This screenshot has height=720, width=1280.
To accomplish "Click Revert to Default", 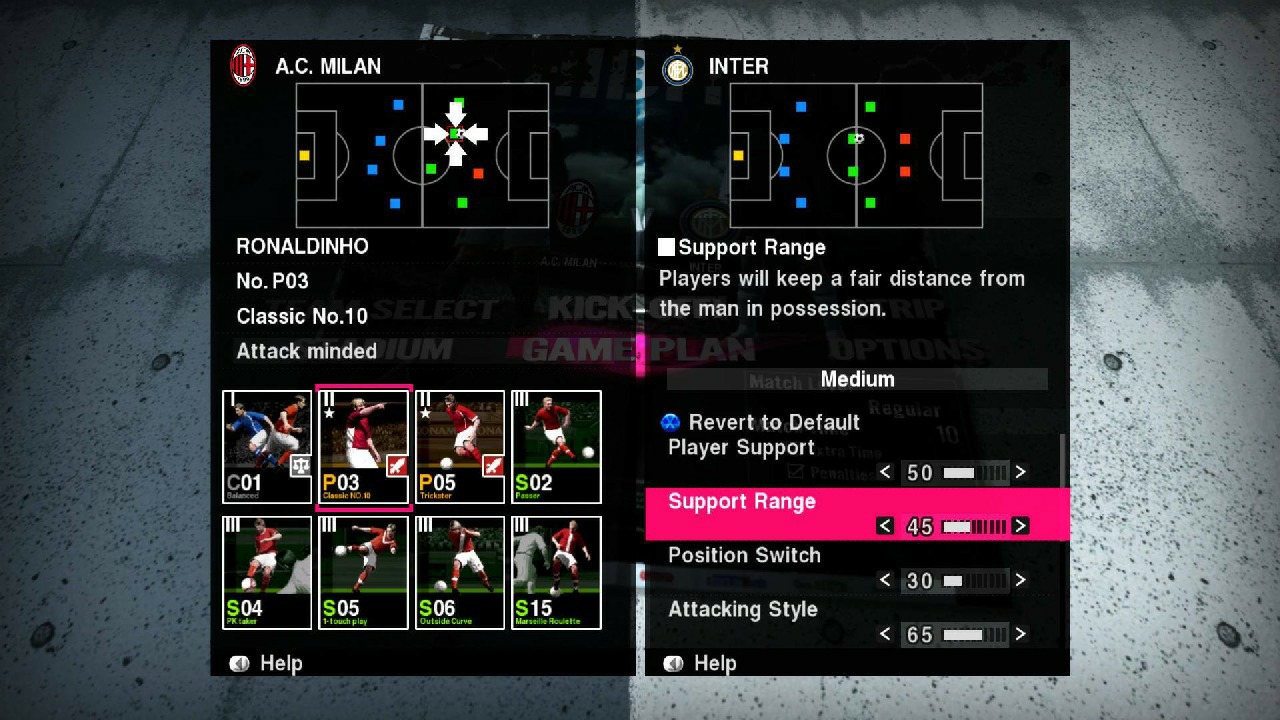I will tap(774, 422).
